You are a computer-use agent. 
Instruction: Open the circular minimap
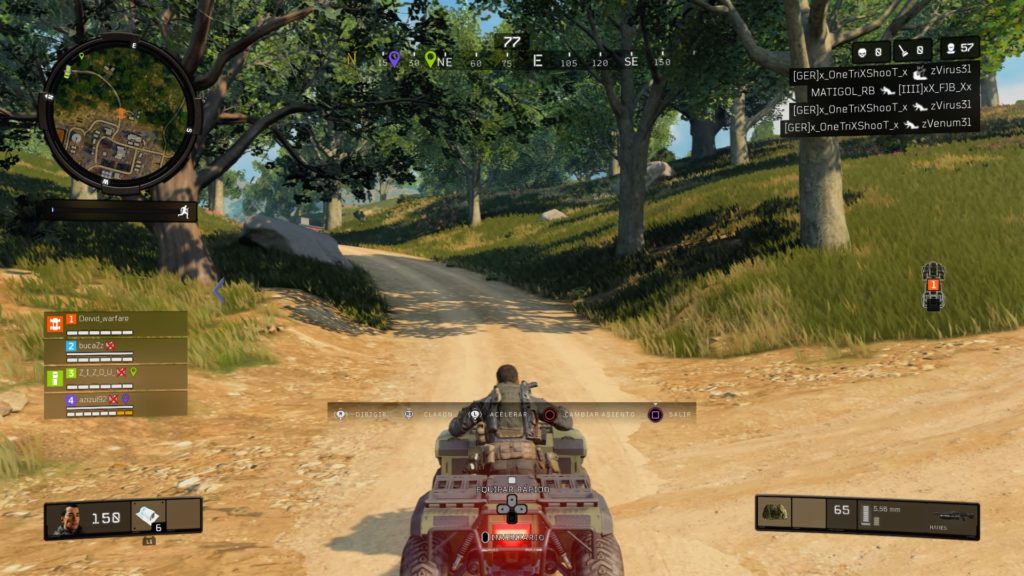tap(118, 113)
